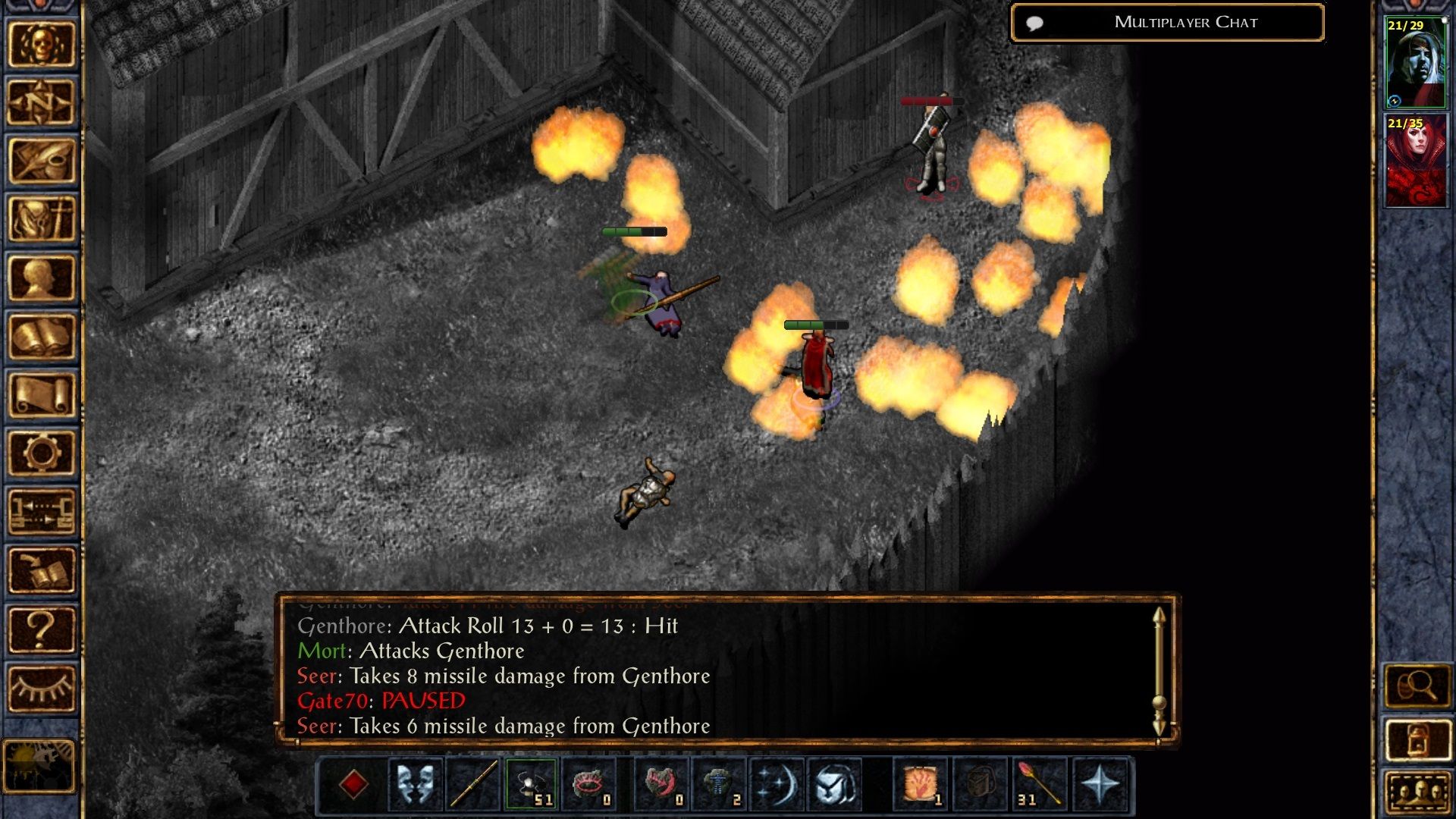1456x819 pixels.
Task: Open game options with the gear icon
Action: point(42,451)
